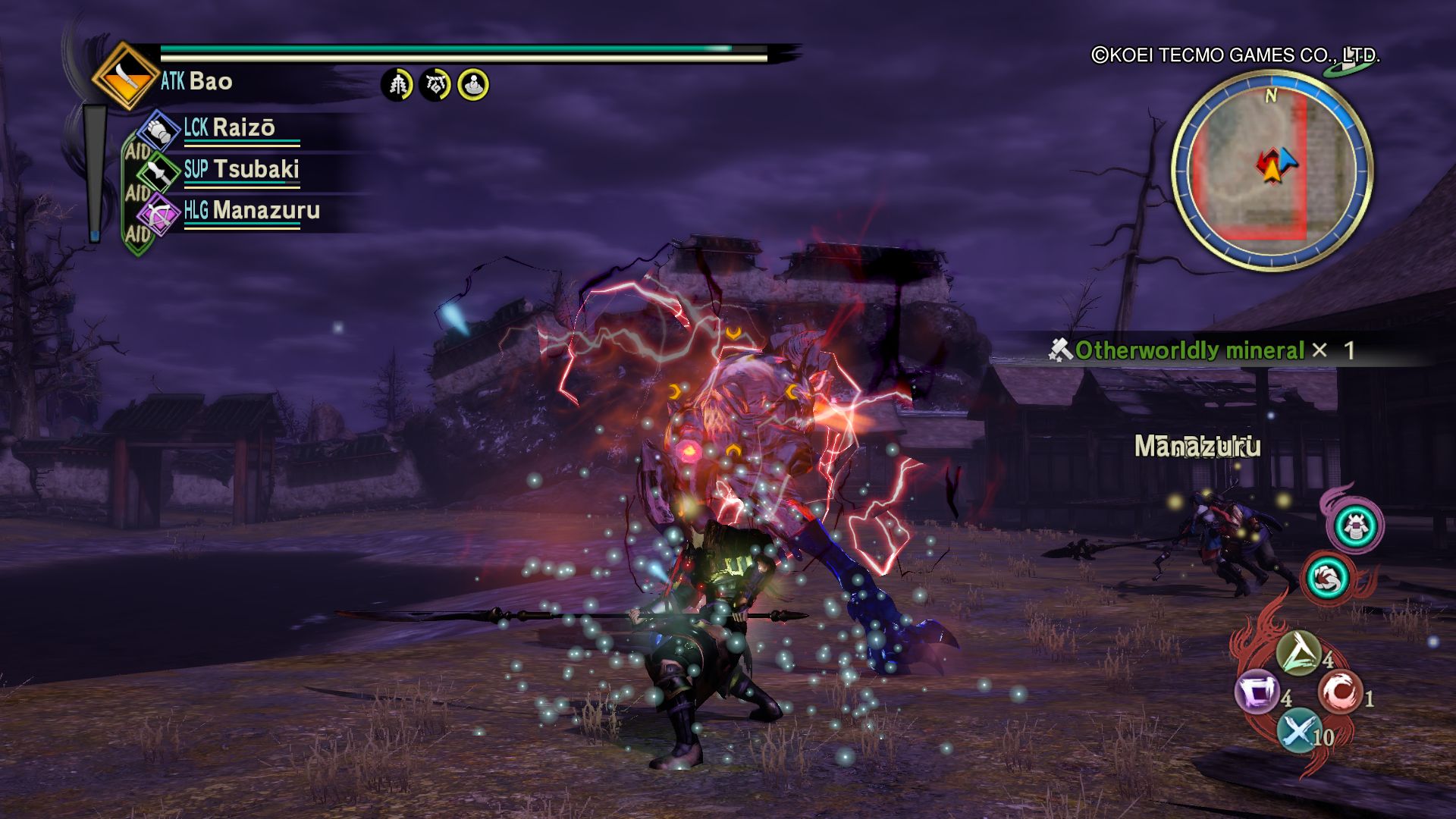
Task: Select Manazuru in the party list
Action: [251, 211]
